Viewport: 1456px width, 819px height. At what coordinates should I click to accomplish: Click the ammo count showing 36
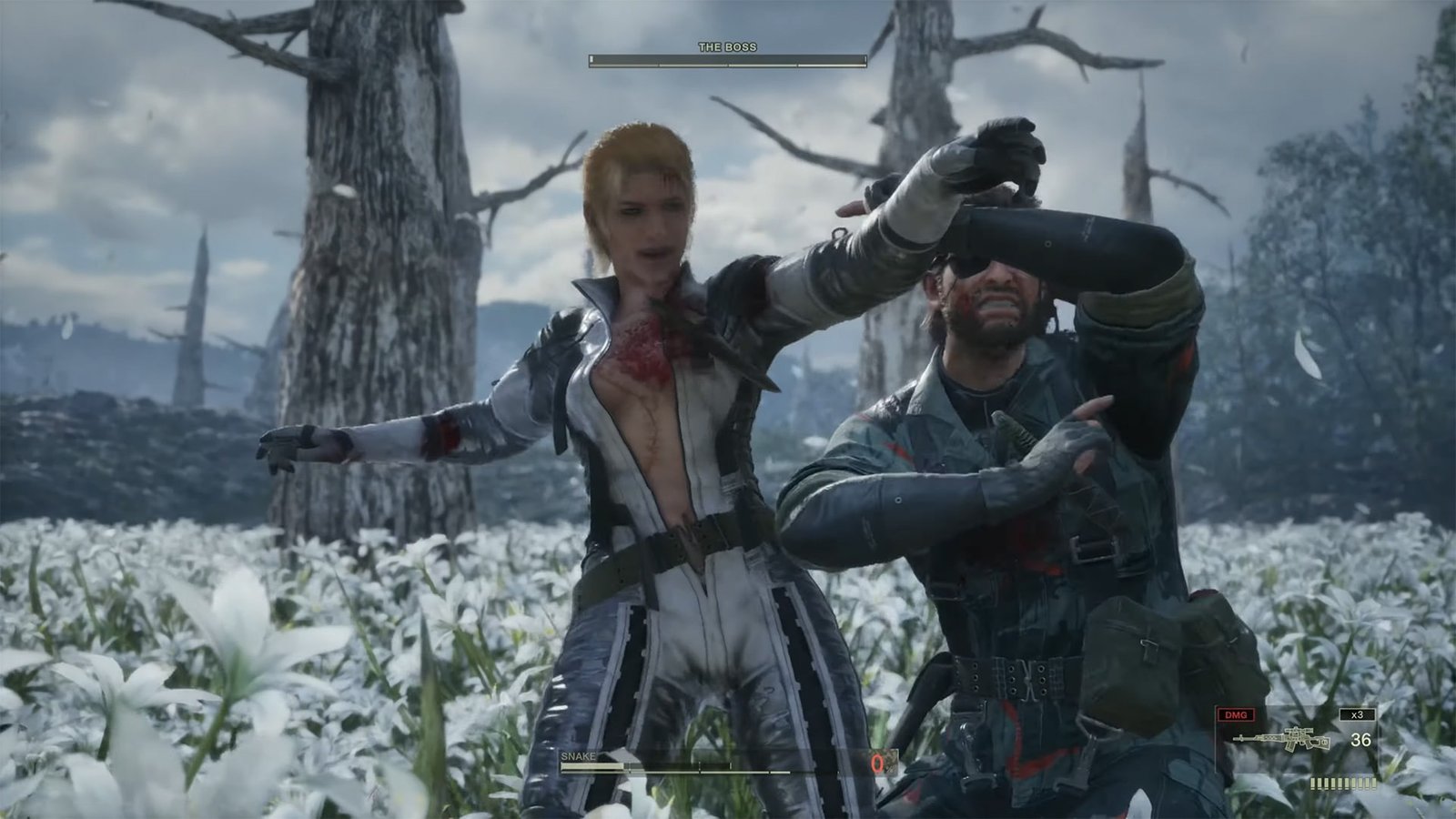(x=1361, y=740)
